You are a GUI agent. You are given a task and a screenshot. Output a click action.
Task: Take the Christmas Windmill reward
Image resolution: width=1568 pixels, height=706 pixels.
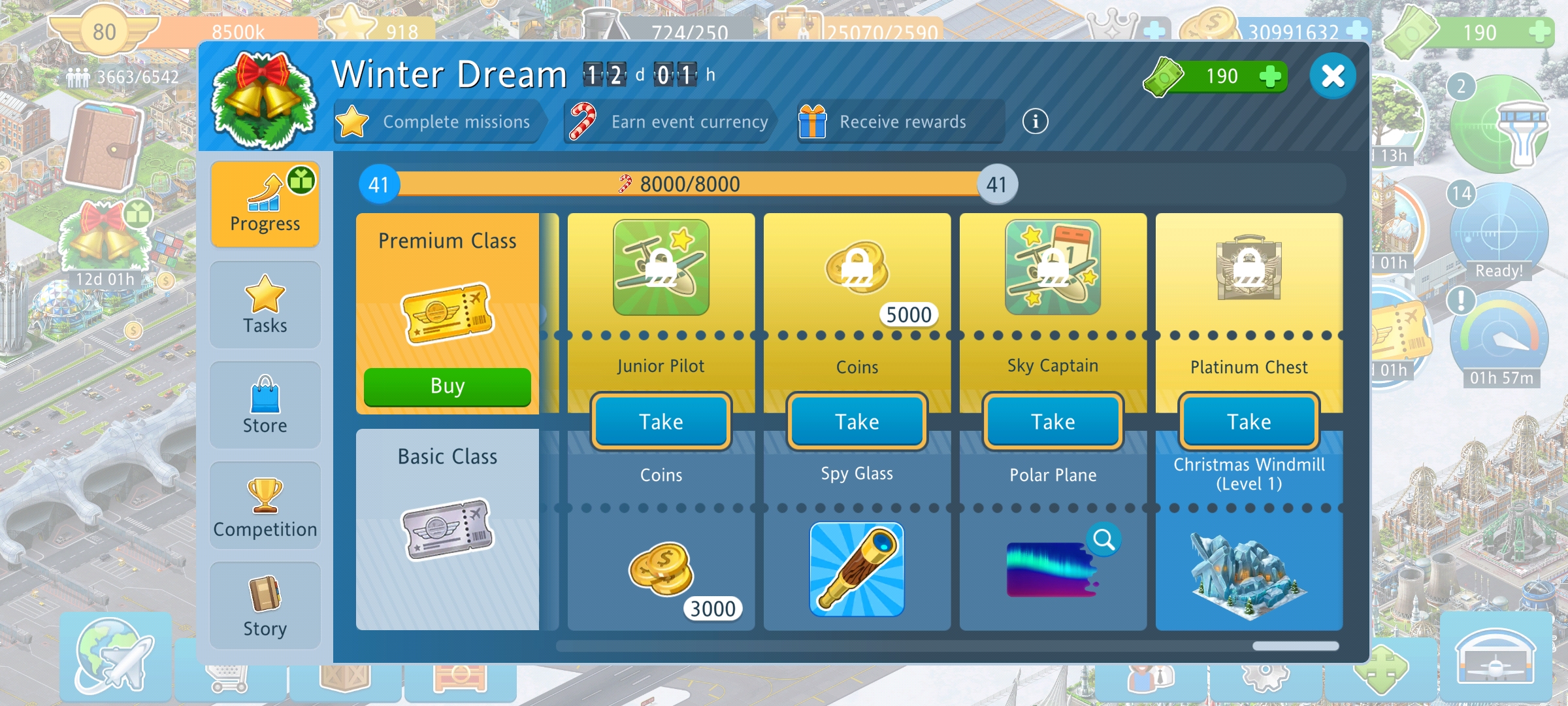(x=1249, y=422)
